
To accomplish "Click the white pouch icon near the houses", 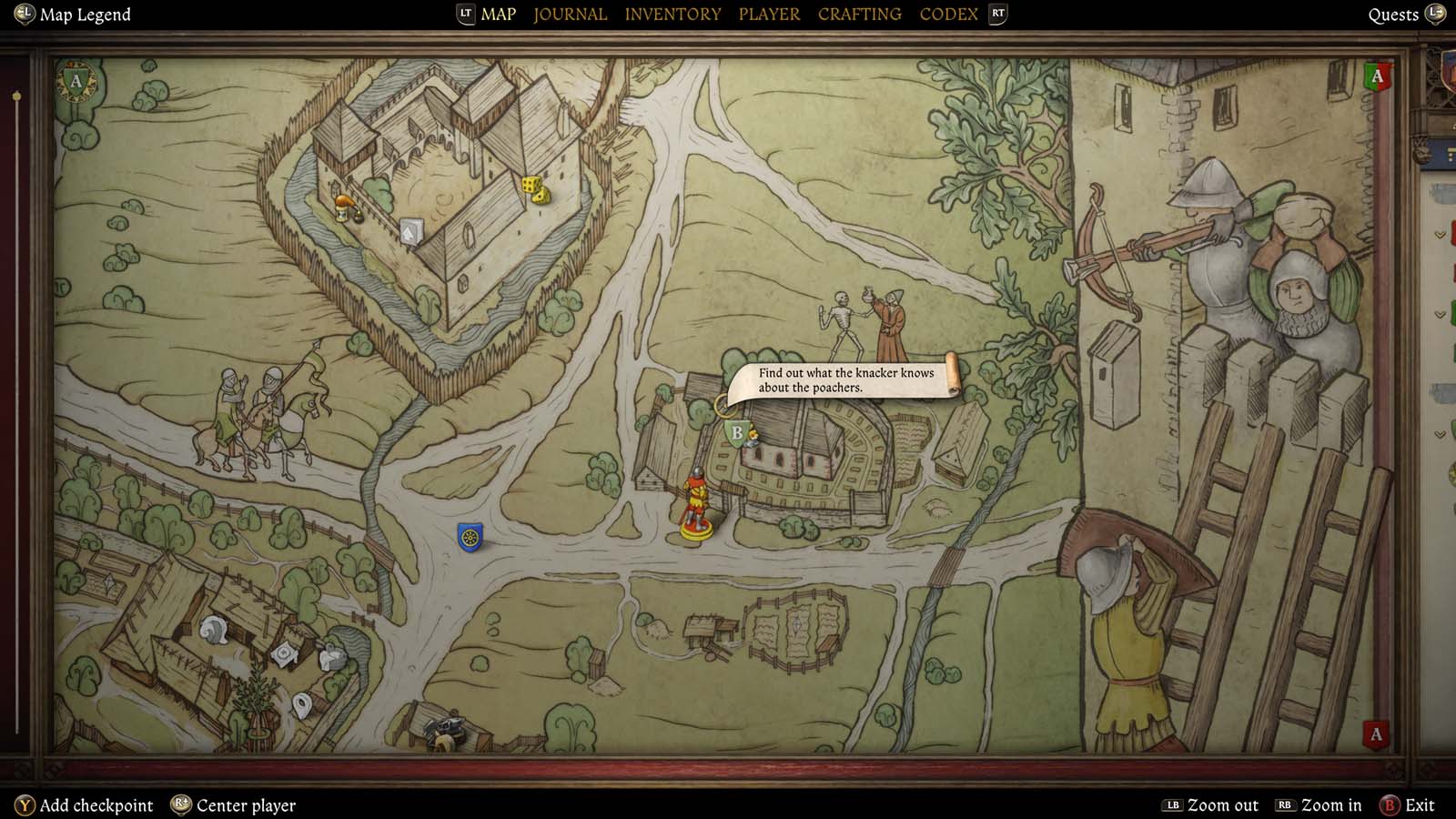I will [x=302, y=706].
